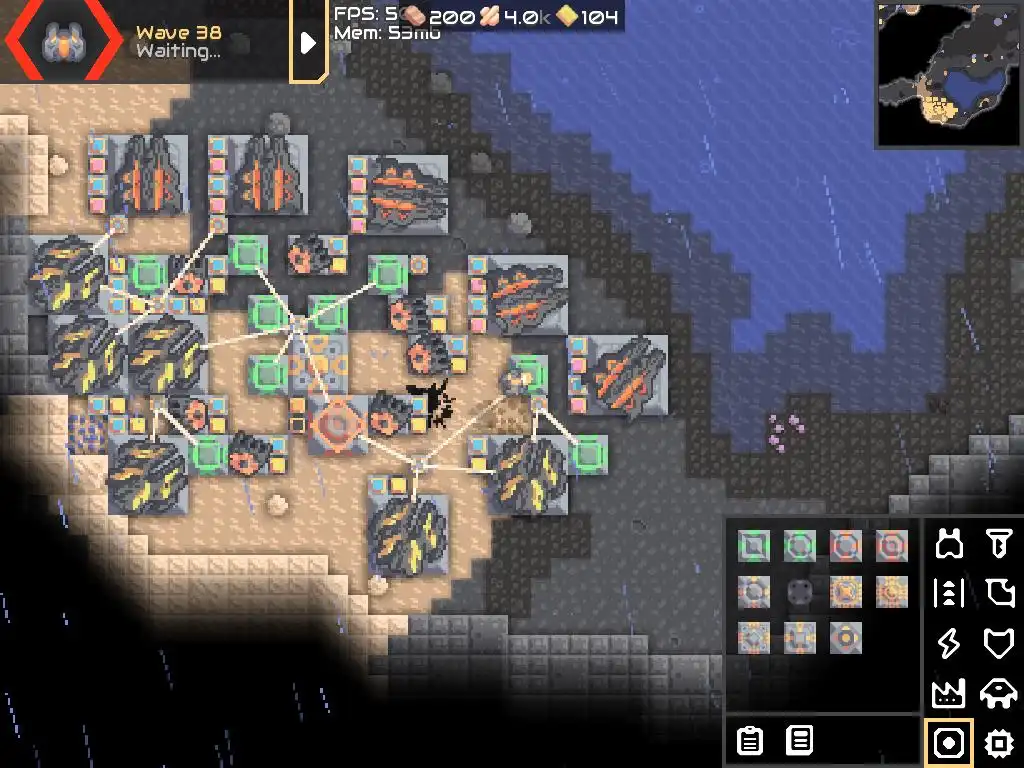Screen dimensions: 1024x768
Task: Select the orange octagon Overdrive Projector block
Action: click(845, 545)
